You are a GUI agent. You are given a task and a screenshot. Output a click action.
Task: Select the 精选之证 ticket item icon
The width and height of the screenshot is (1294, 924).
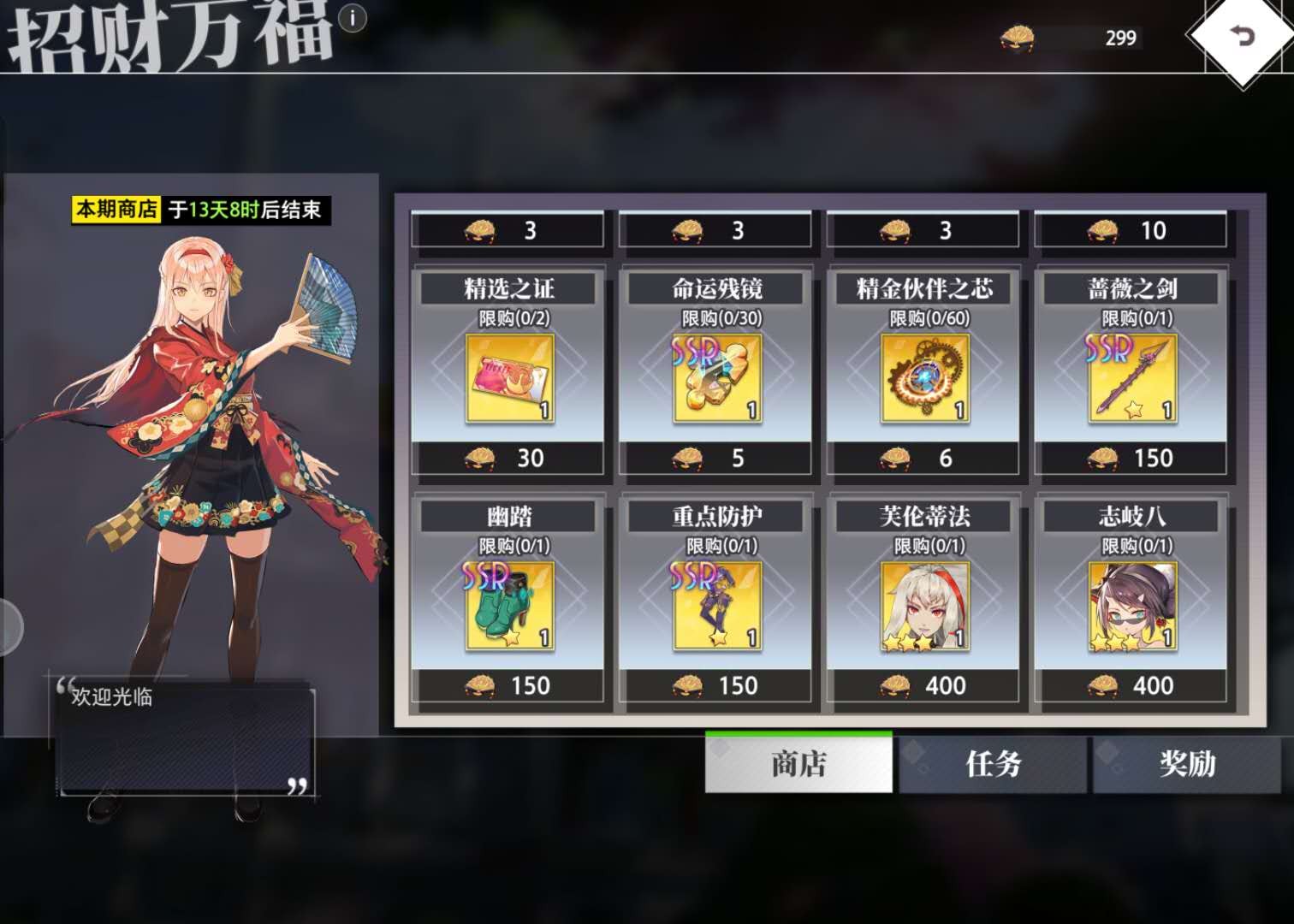[x=510, y=379]
